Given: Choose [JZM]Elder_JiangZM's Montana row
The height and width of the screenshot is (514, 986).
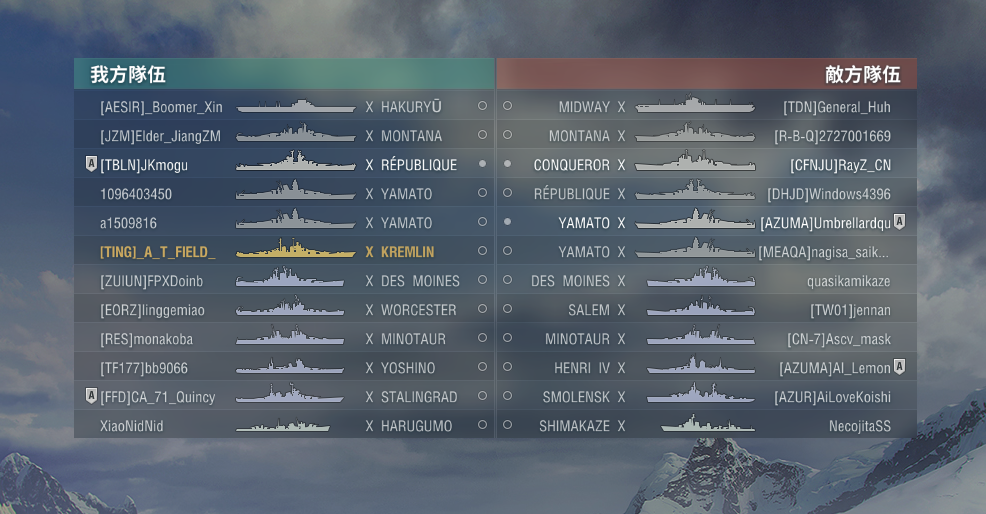Looking at the screenshot, I should pos(283,136).
